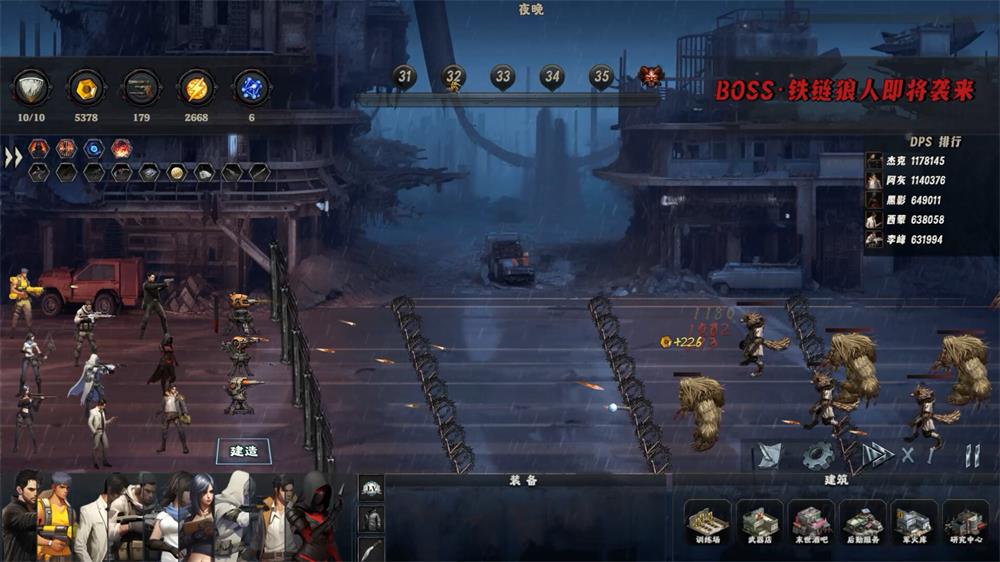Viewport: 1000px width, 562px height.
Task: Select the jacket armor equipment slot
Action: (x=371, y=518)
